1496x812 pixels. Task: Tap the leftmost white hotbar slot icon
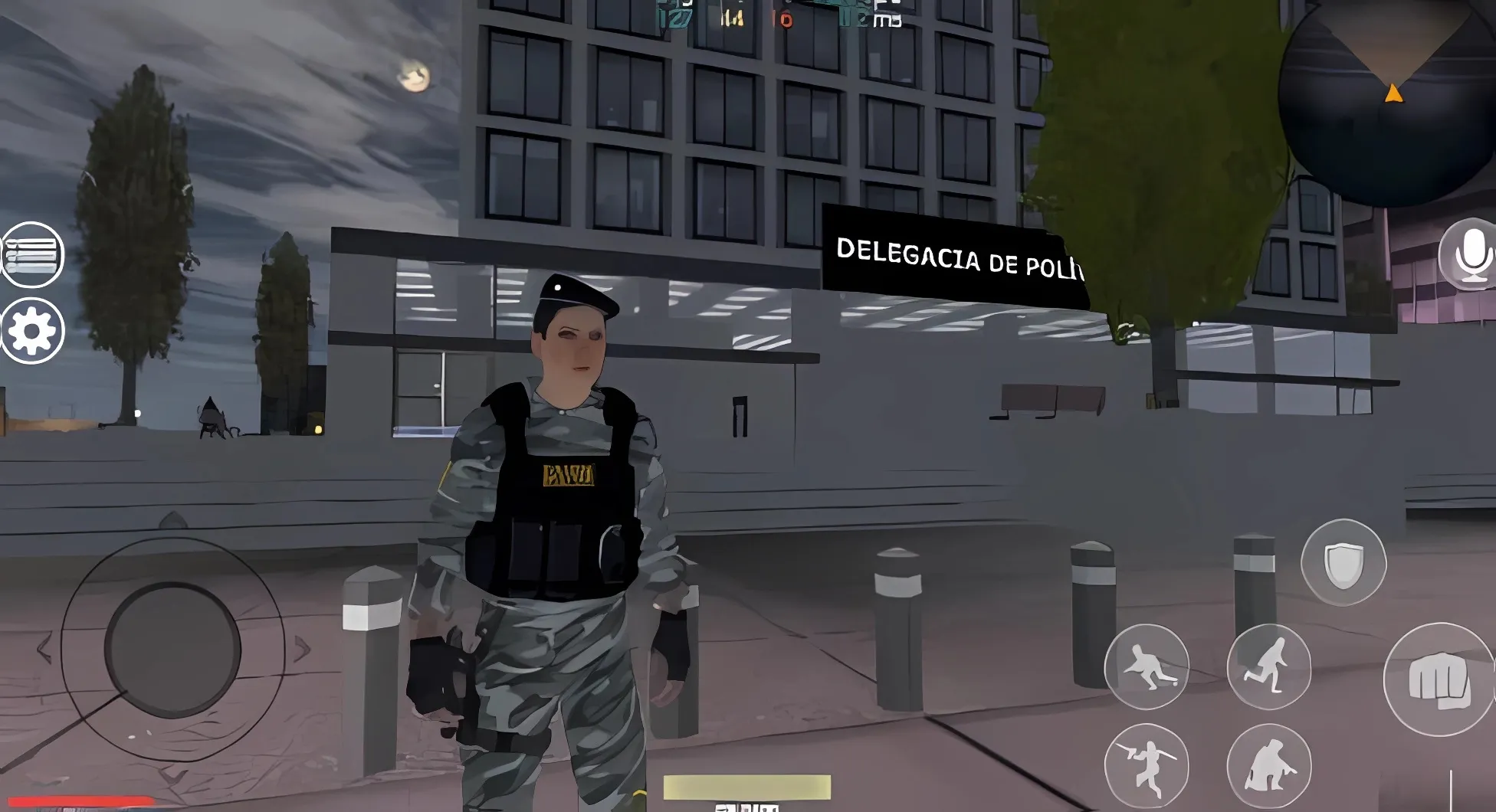724,807
